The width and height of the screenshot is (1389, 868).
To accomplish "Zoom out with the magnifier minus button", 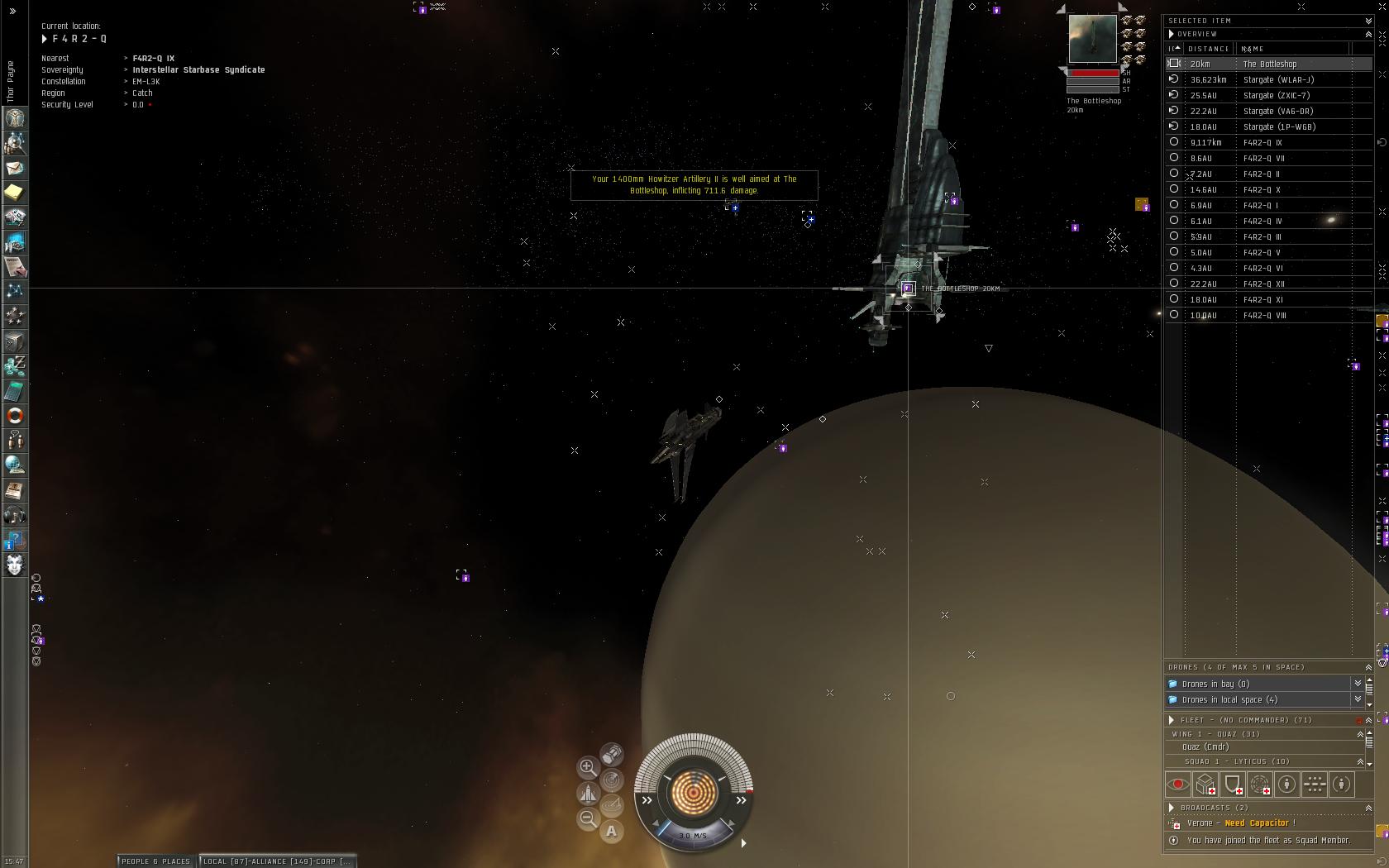I will click(588, 818).
